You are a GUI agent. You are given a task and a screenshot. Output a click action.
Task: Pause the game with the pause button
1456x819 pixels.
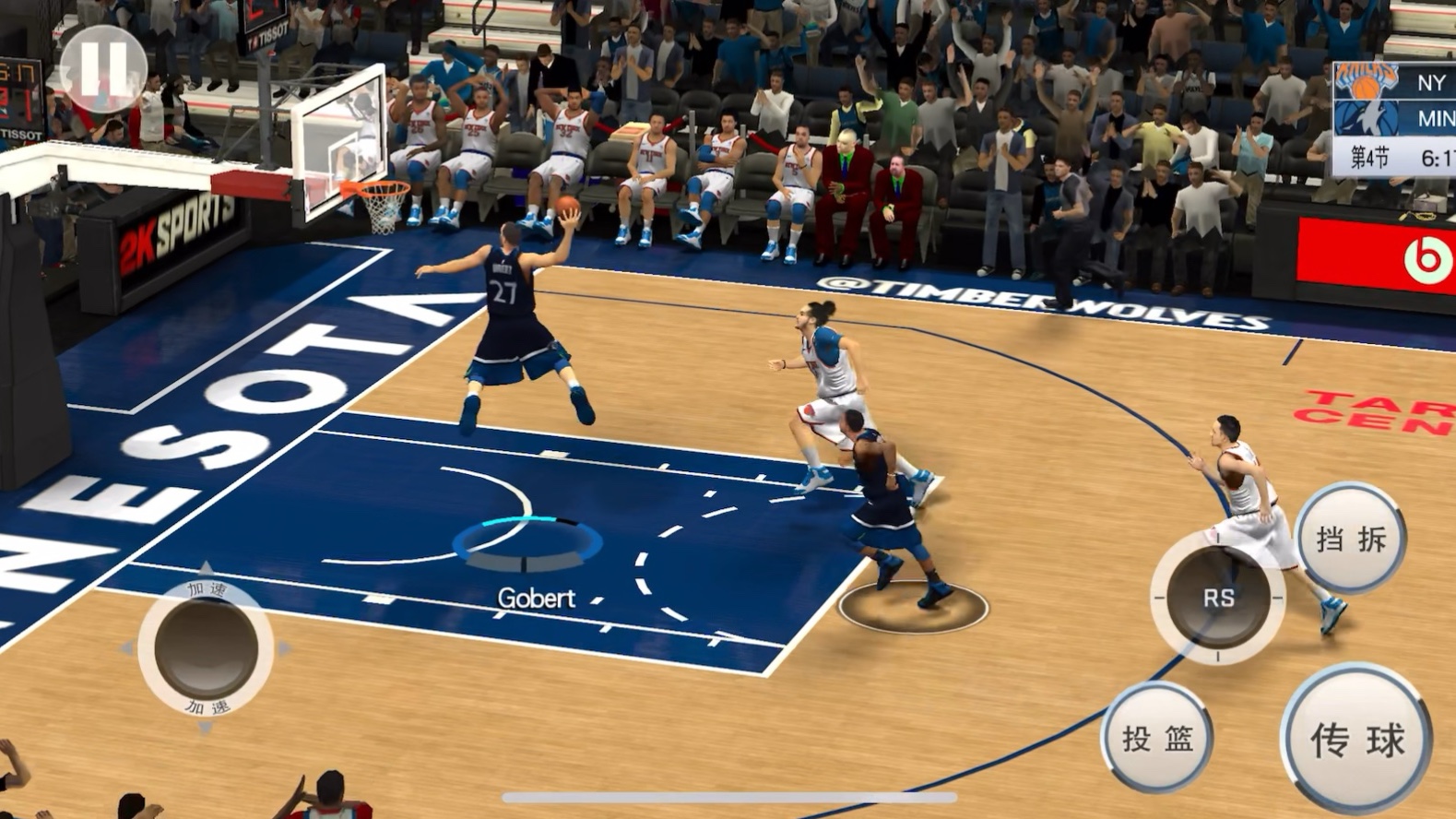point(102,68)
